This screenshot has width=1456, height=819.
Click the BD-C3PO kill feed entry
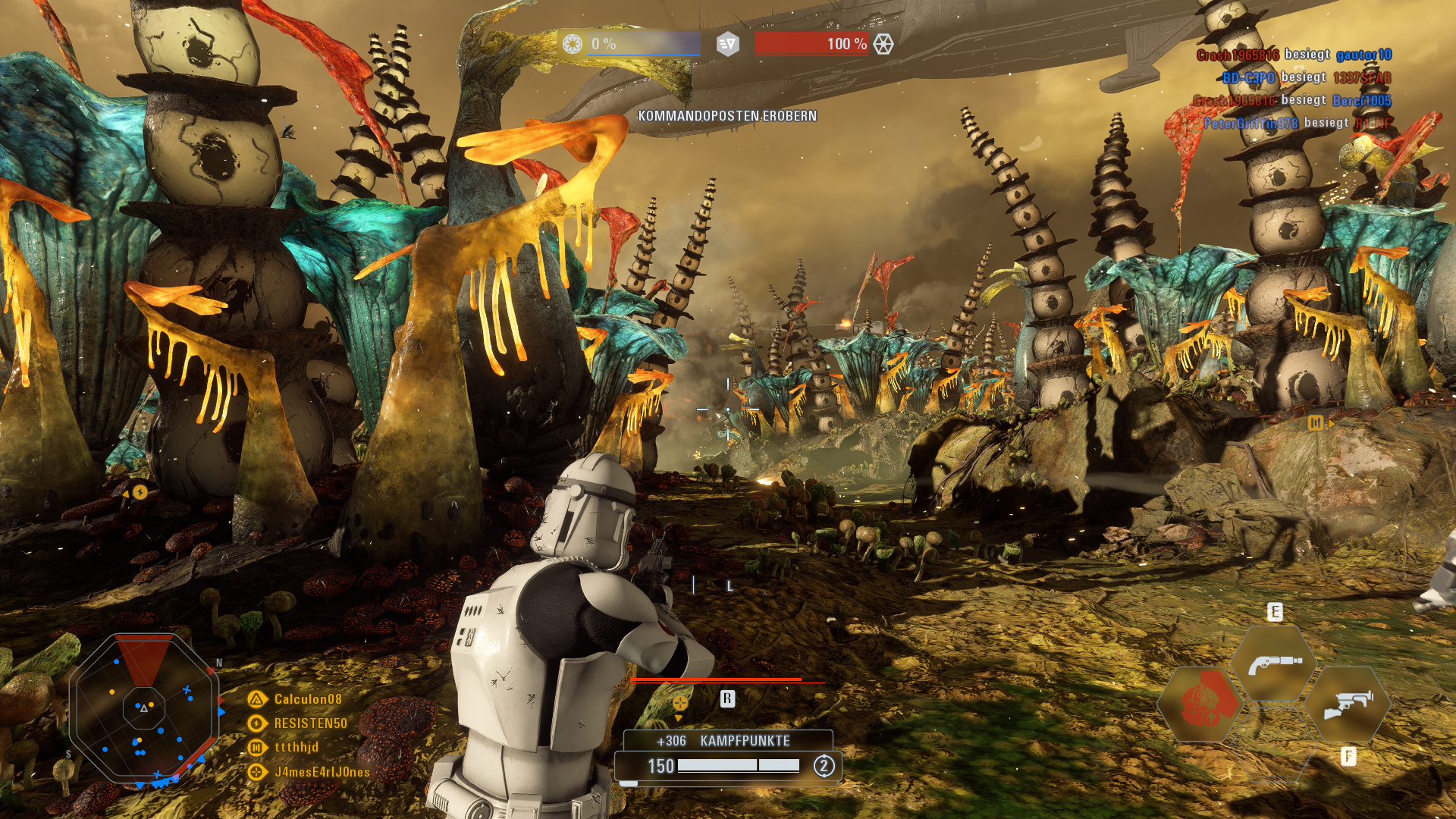click(1306, 77)
